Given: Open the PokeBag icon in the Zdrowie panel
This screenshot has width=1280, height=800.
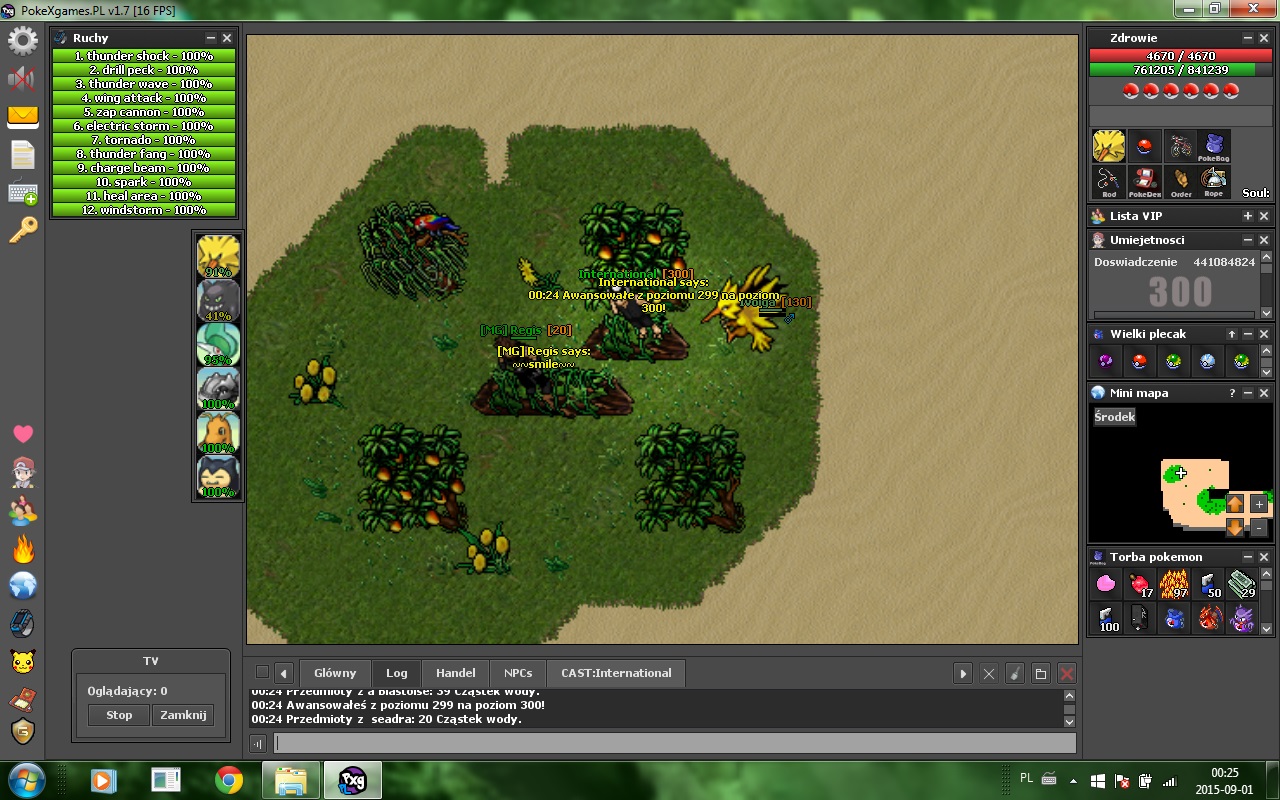Looking at the screenshot, I should click(1213, 146).
